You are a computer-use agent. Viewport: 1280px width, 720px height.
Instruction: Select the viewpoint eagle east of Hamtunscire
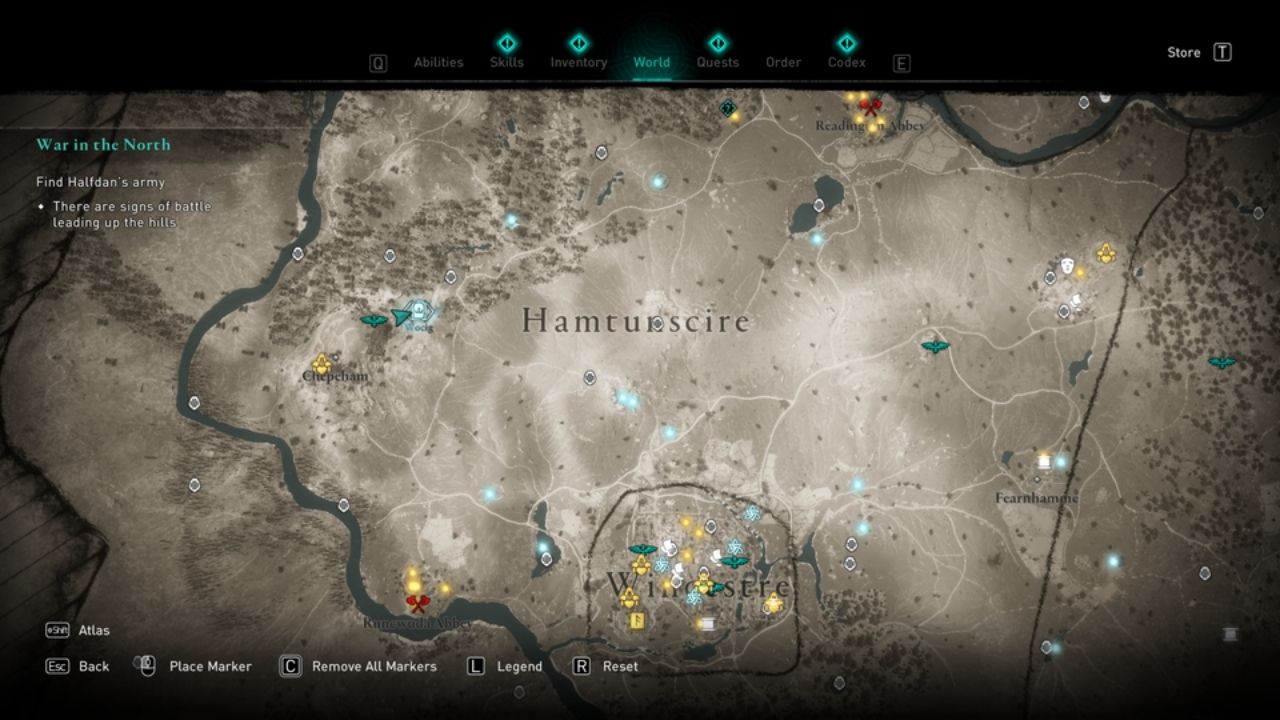pos(933,347)
